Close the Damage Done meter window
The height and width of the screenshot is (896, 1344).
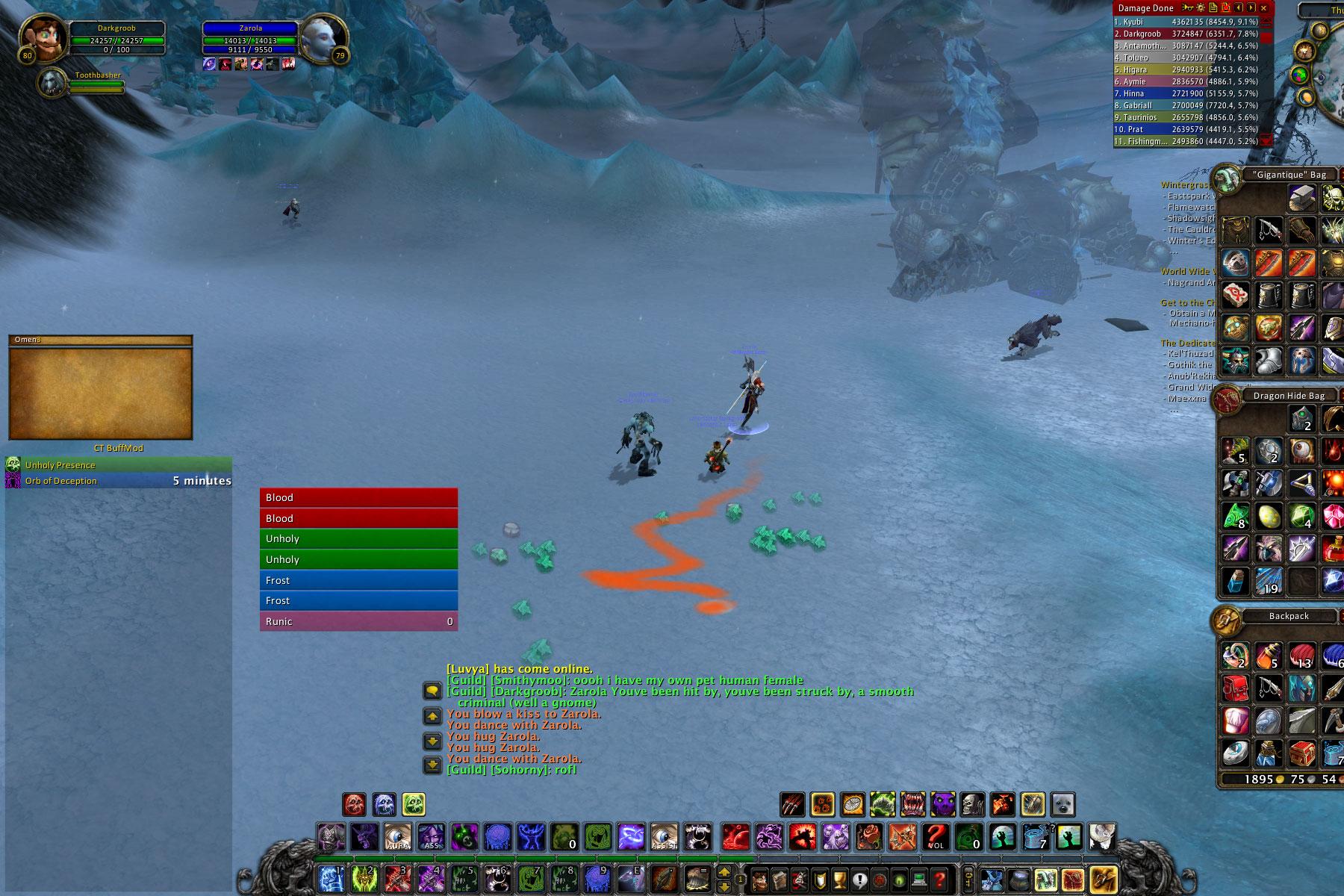coord(1263,8)
